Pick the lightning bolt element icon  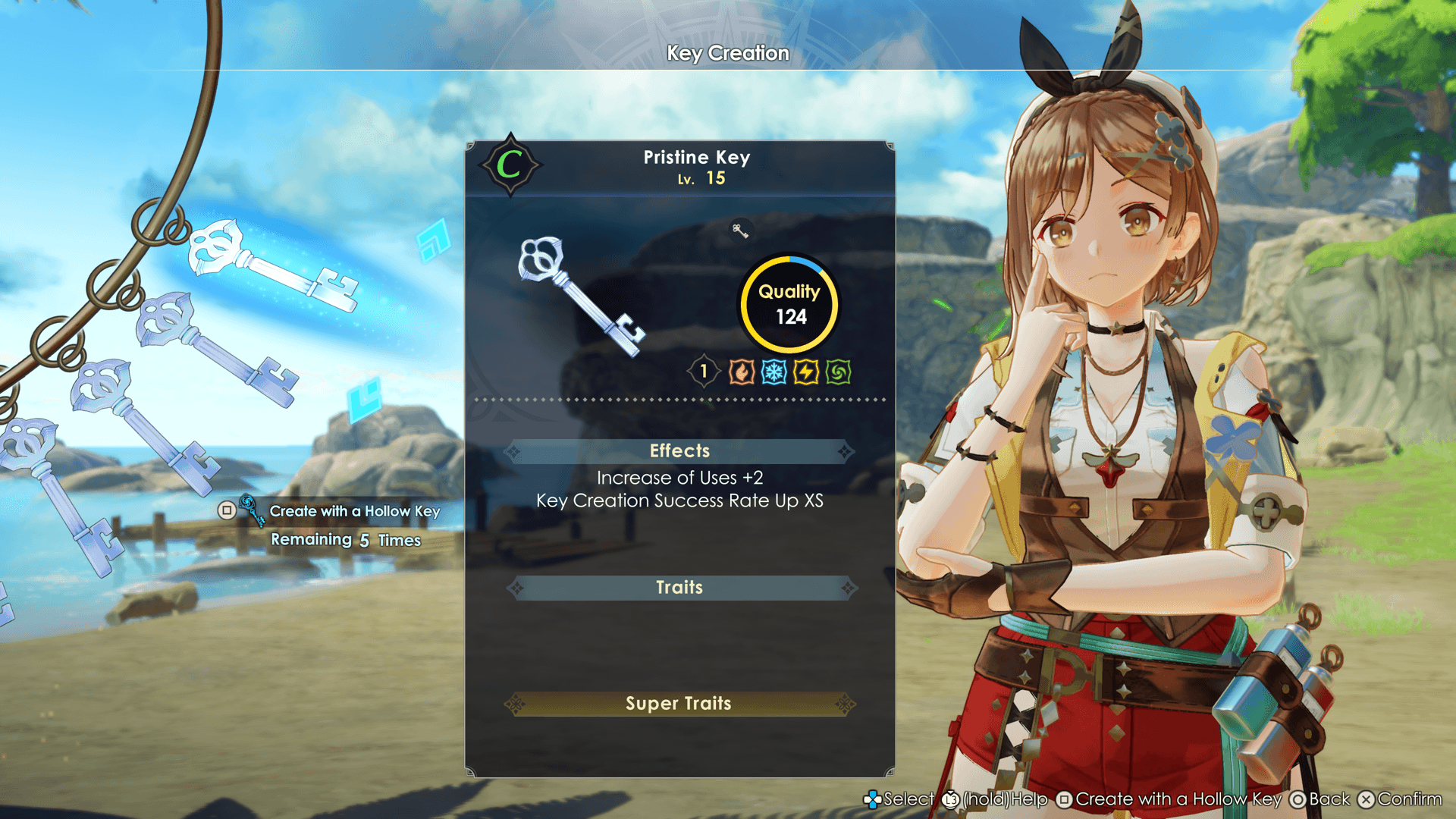[x=806, y=372]
